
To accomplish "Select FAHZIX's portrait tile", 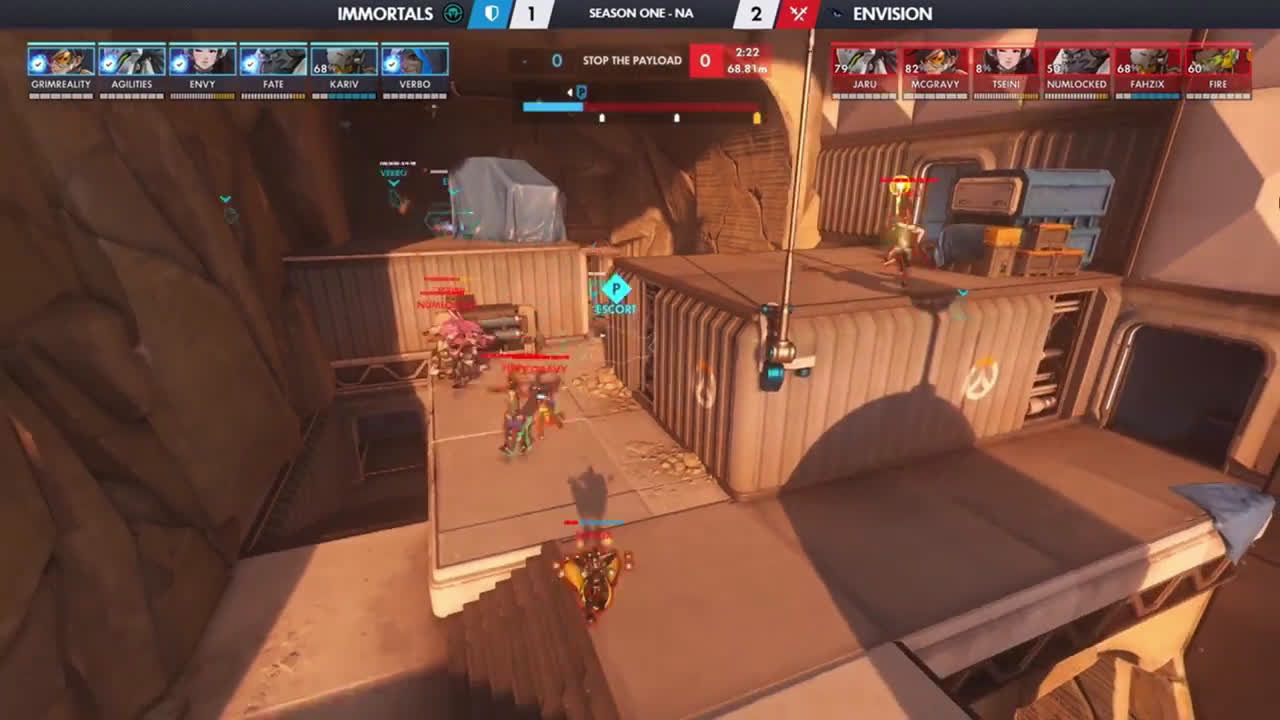I will (x=1147, y=61).
